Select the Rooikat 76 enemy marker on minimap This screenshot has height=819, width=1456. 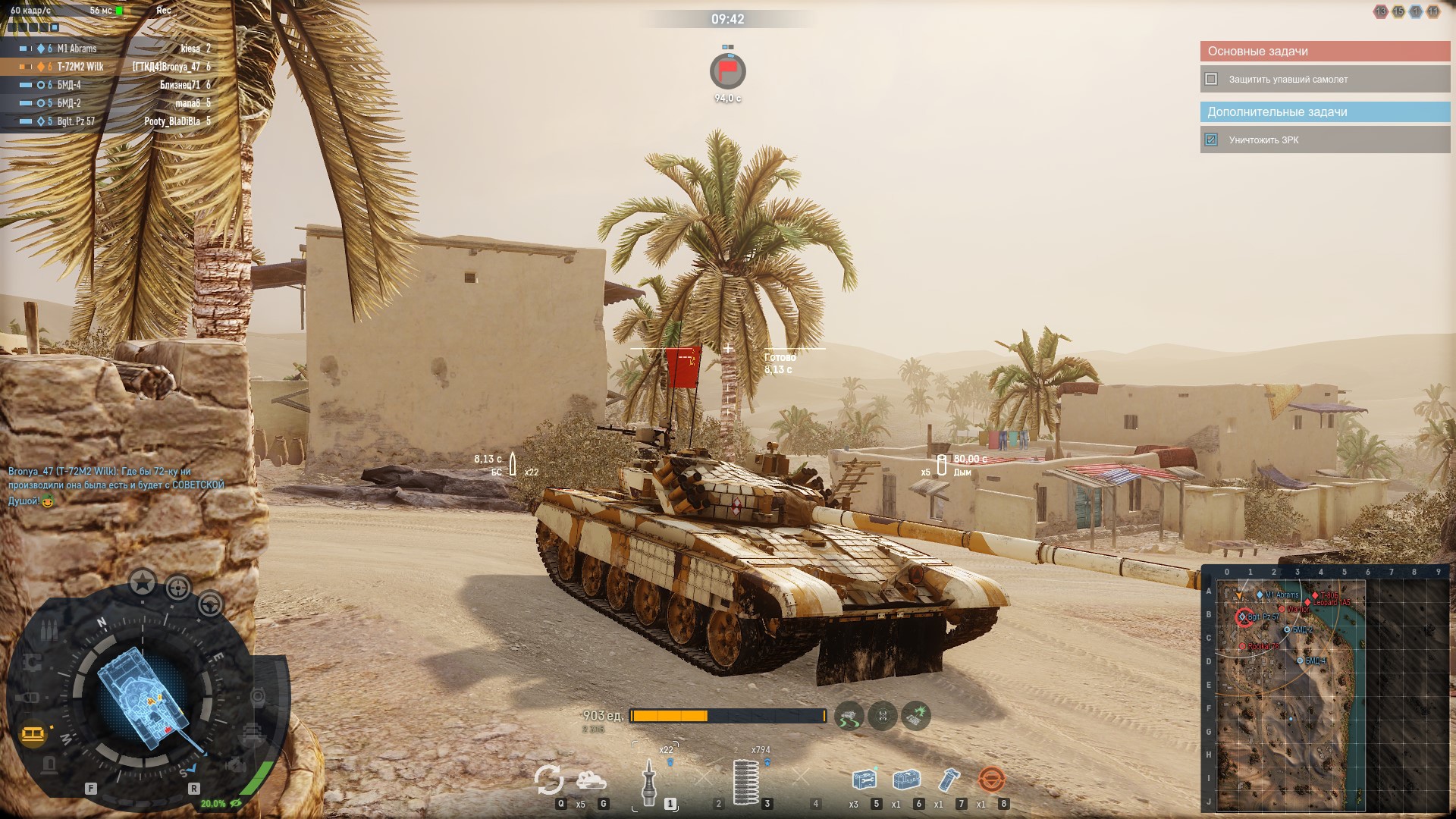pos(1243,647)
